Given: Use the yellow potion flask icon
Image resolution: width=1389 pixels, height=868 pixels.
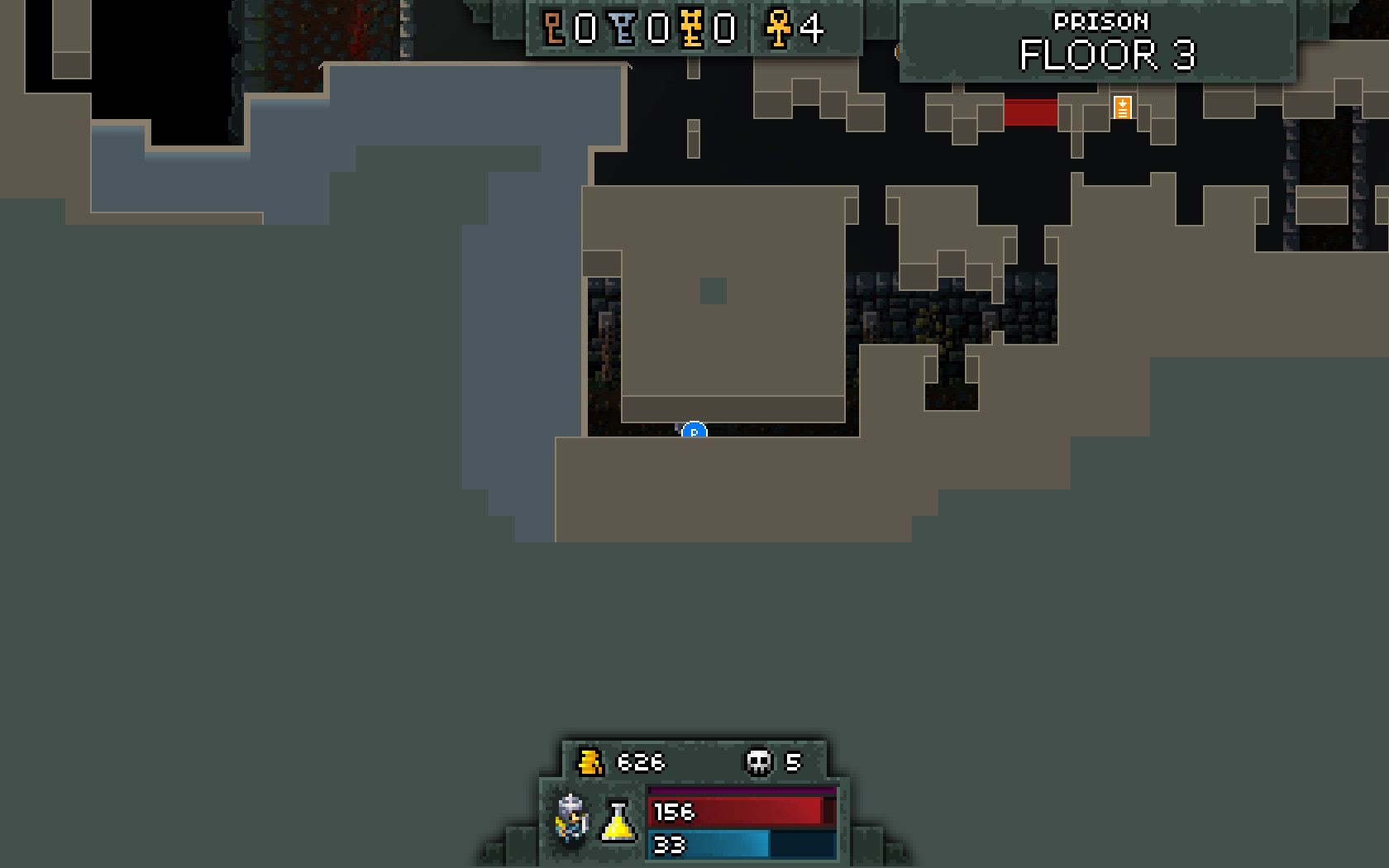Looking at the screenshot, I should click(618, 821).
